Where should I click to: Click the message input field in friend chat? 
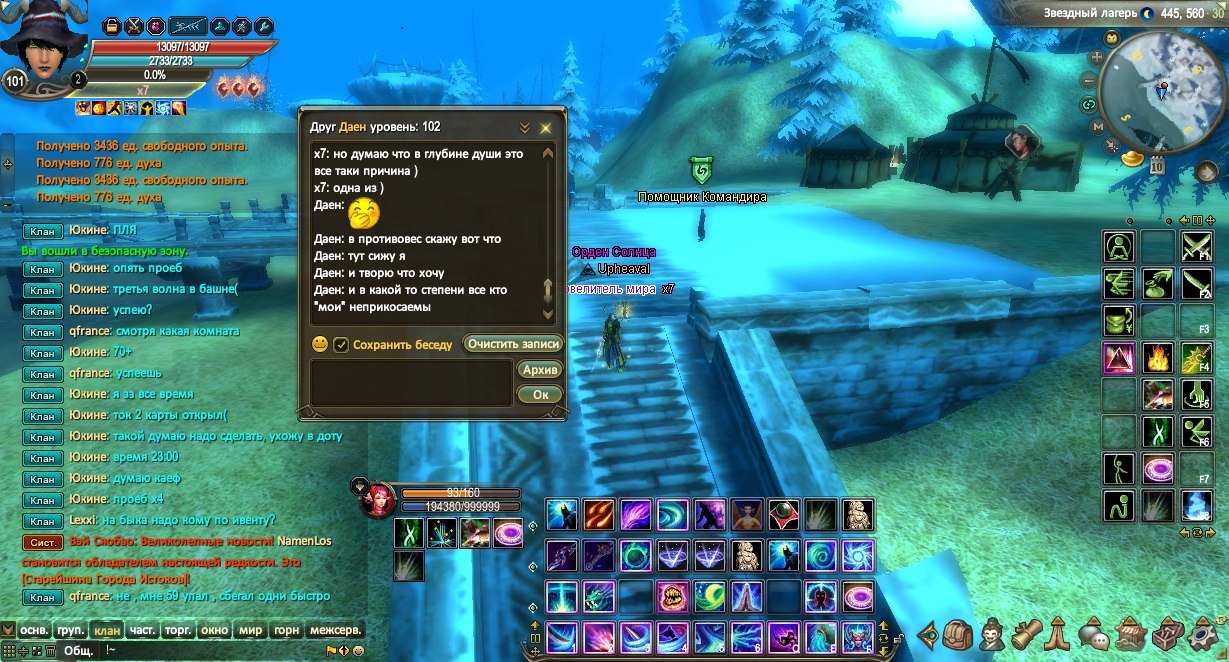[412, 383]
